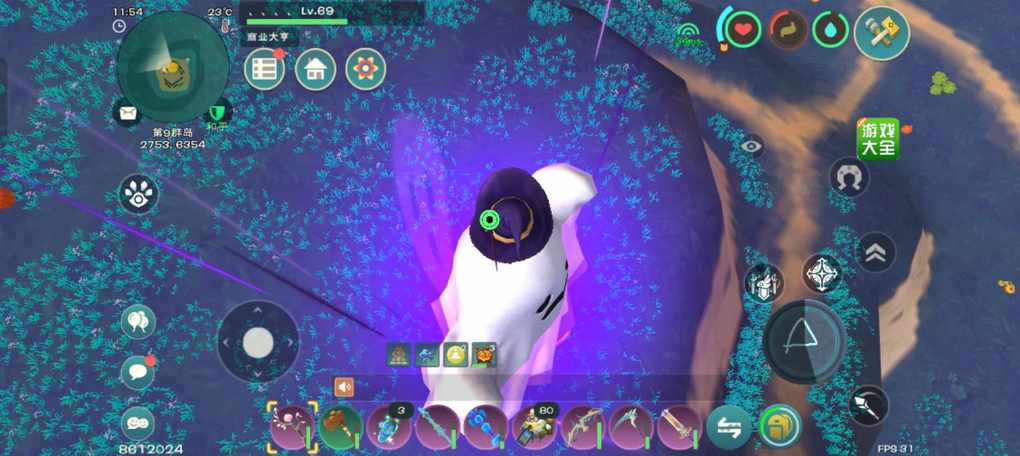Toggle the speaker sound button
The image size is (1020, 456).
click(x=344, y=387)
